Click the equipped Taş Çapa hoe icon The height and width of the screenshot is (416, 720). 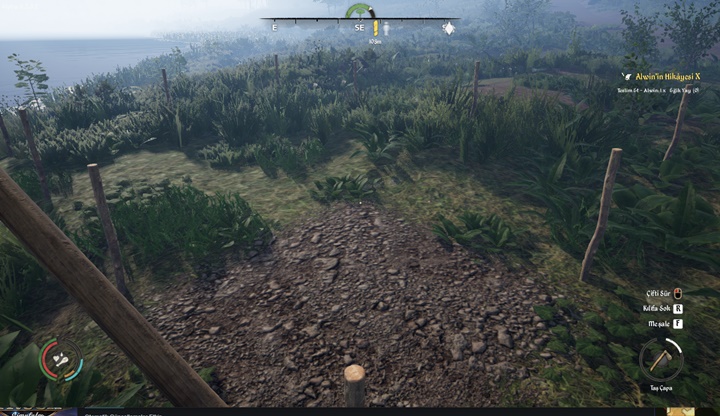[x=660, y=358]
